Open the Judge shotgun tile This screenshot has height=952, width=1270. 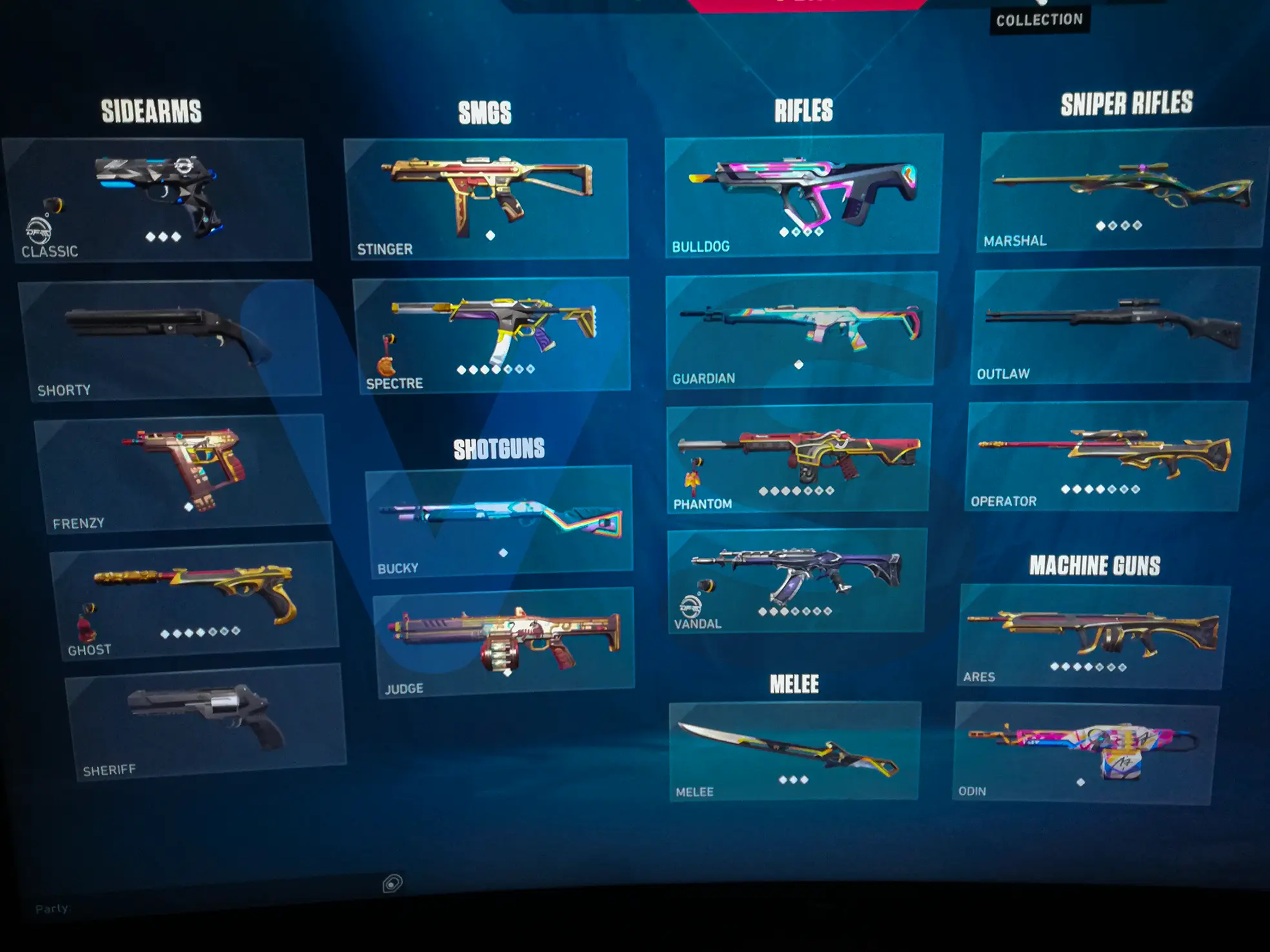504,641
